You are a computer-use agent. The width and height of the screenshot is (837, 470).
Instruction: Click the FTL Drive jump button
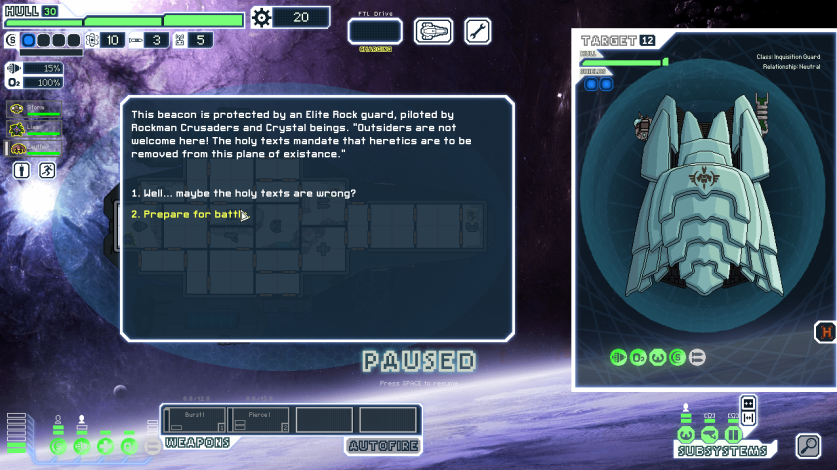point(375,32)
